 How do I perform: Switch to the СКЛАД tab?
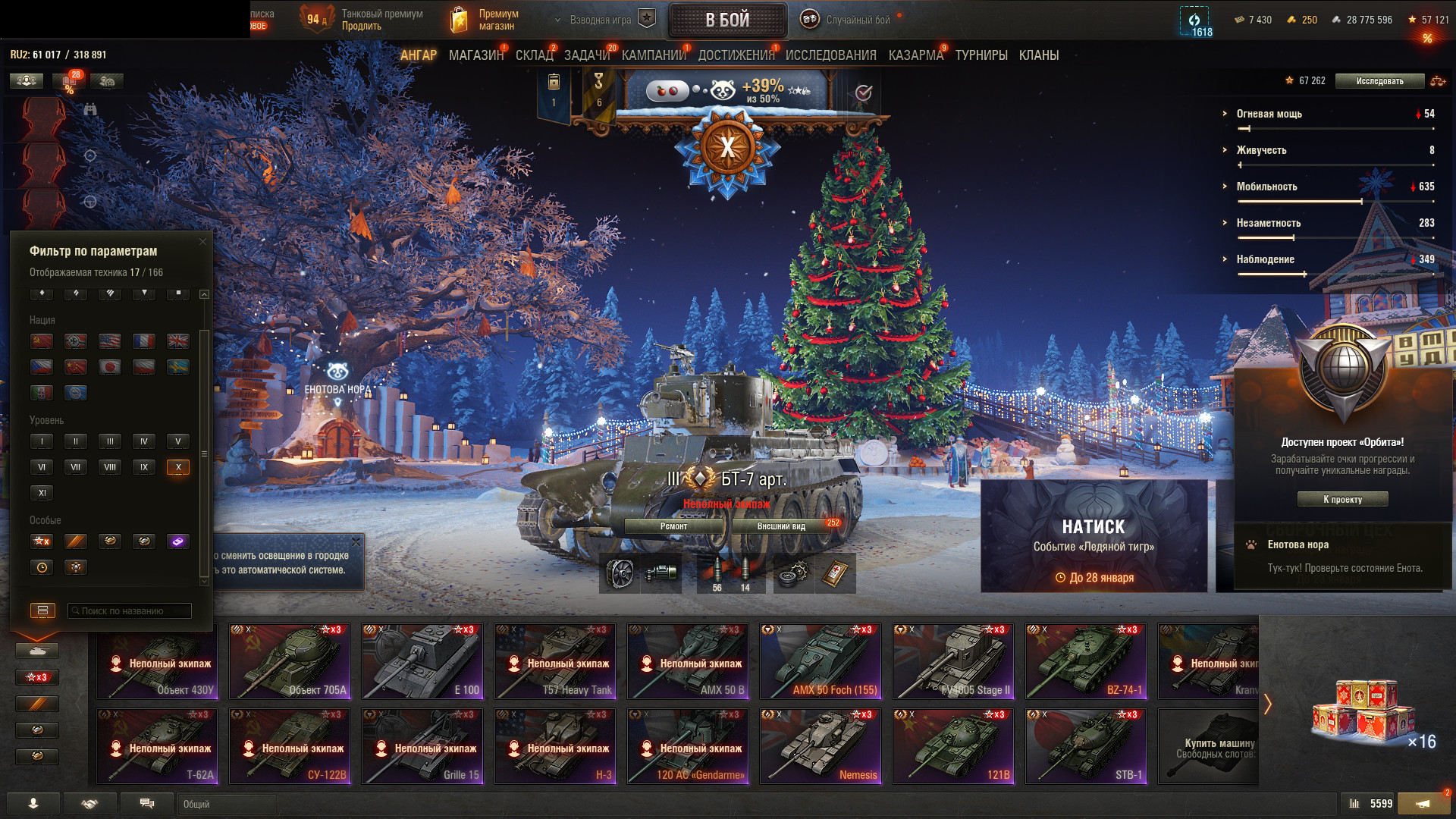pos(534,55)
